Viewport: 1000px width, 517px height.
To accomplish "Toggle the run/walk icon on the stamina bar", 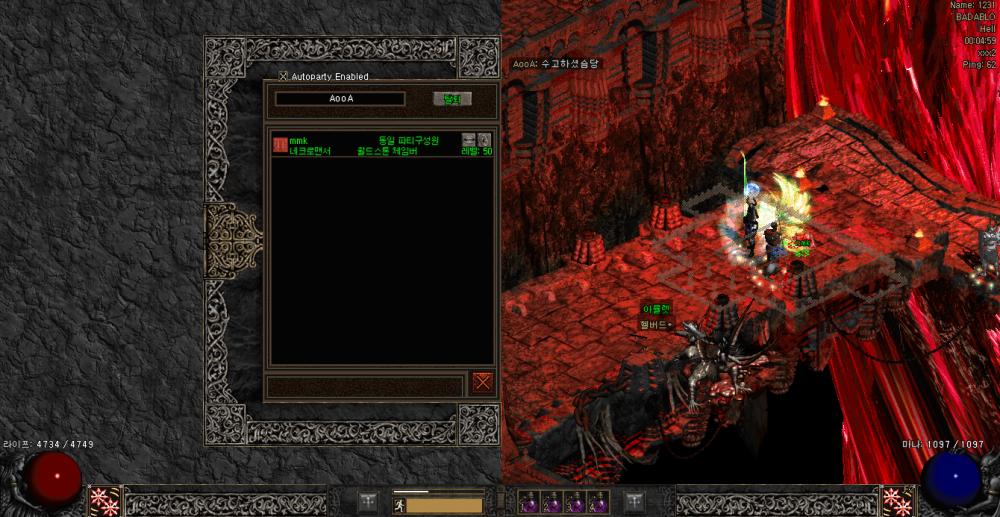I will (x=398, y=505).
